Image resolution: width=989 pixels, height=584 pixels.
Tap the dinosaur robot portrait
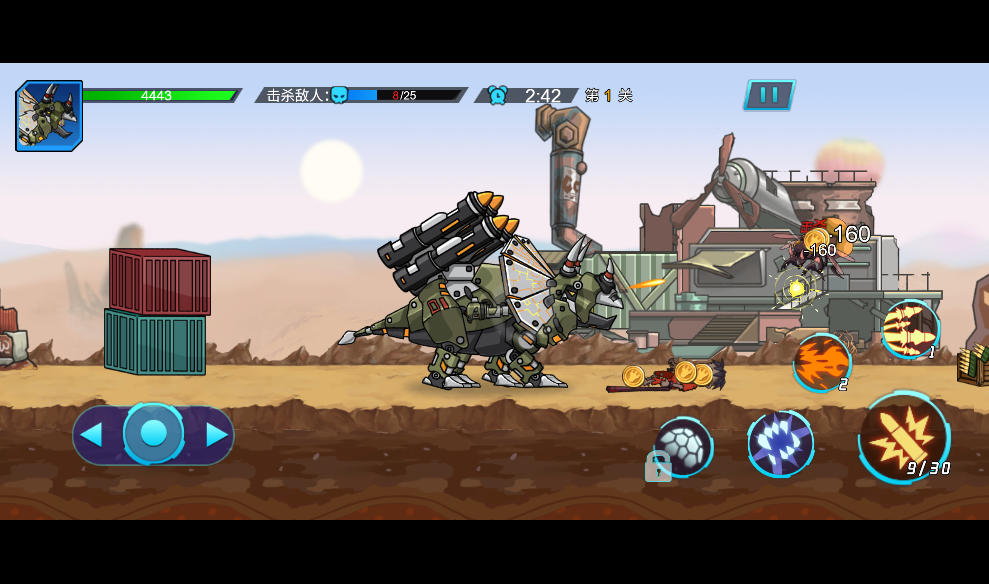coord(49,116)
